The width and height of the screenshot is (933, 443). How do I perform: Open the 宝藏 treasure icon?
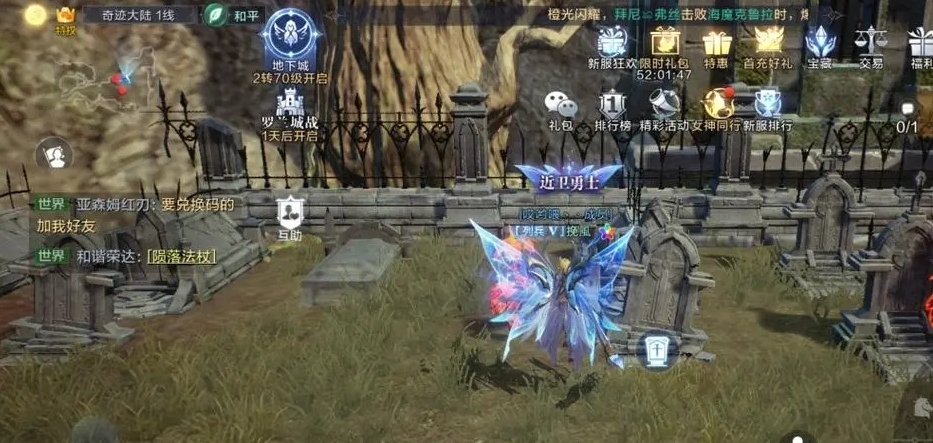click(x=820, y=44)
